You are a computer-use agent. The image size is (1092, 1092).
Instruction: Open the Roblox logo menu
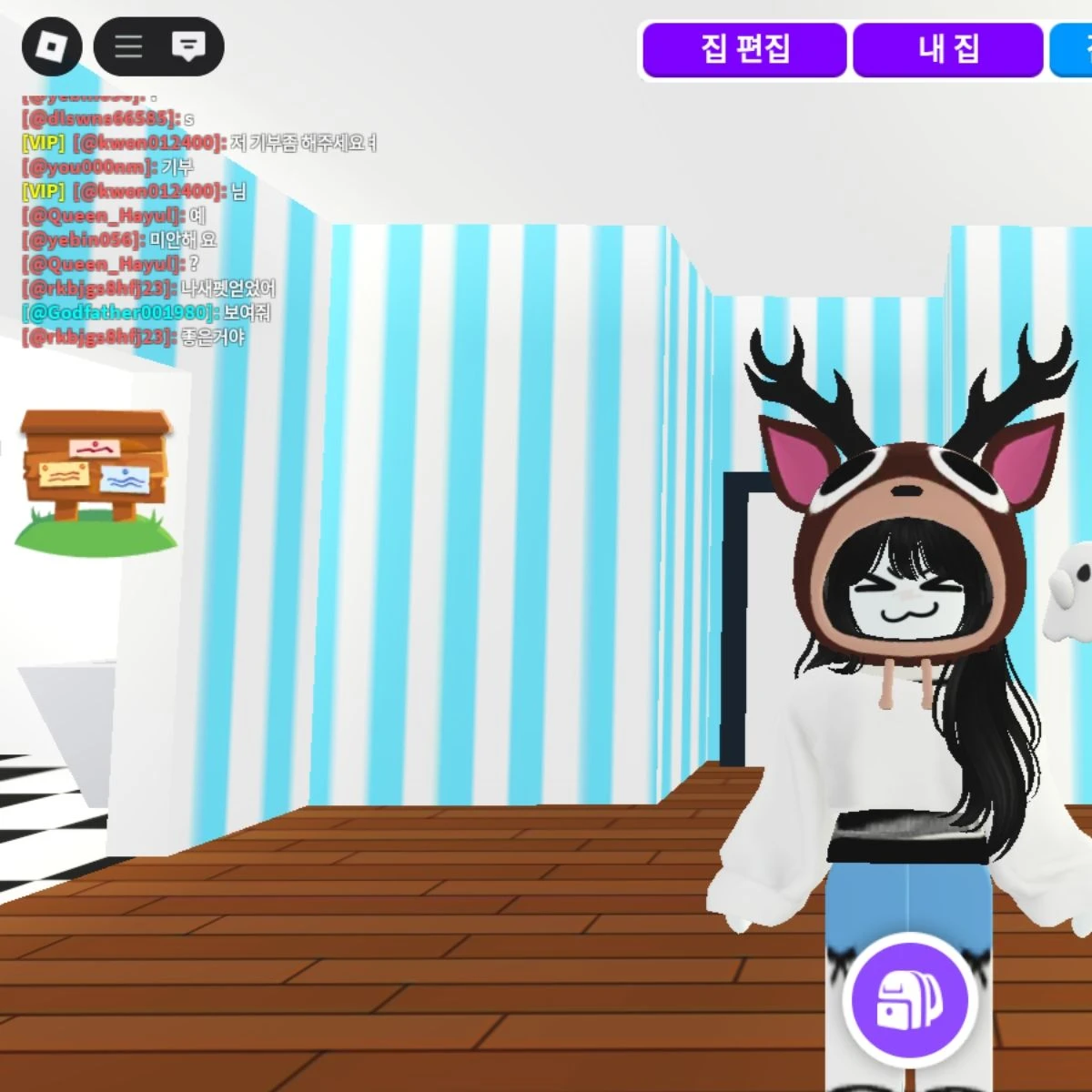point(52,46)
